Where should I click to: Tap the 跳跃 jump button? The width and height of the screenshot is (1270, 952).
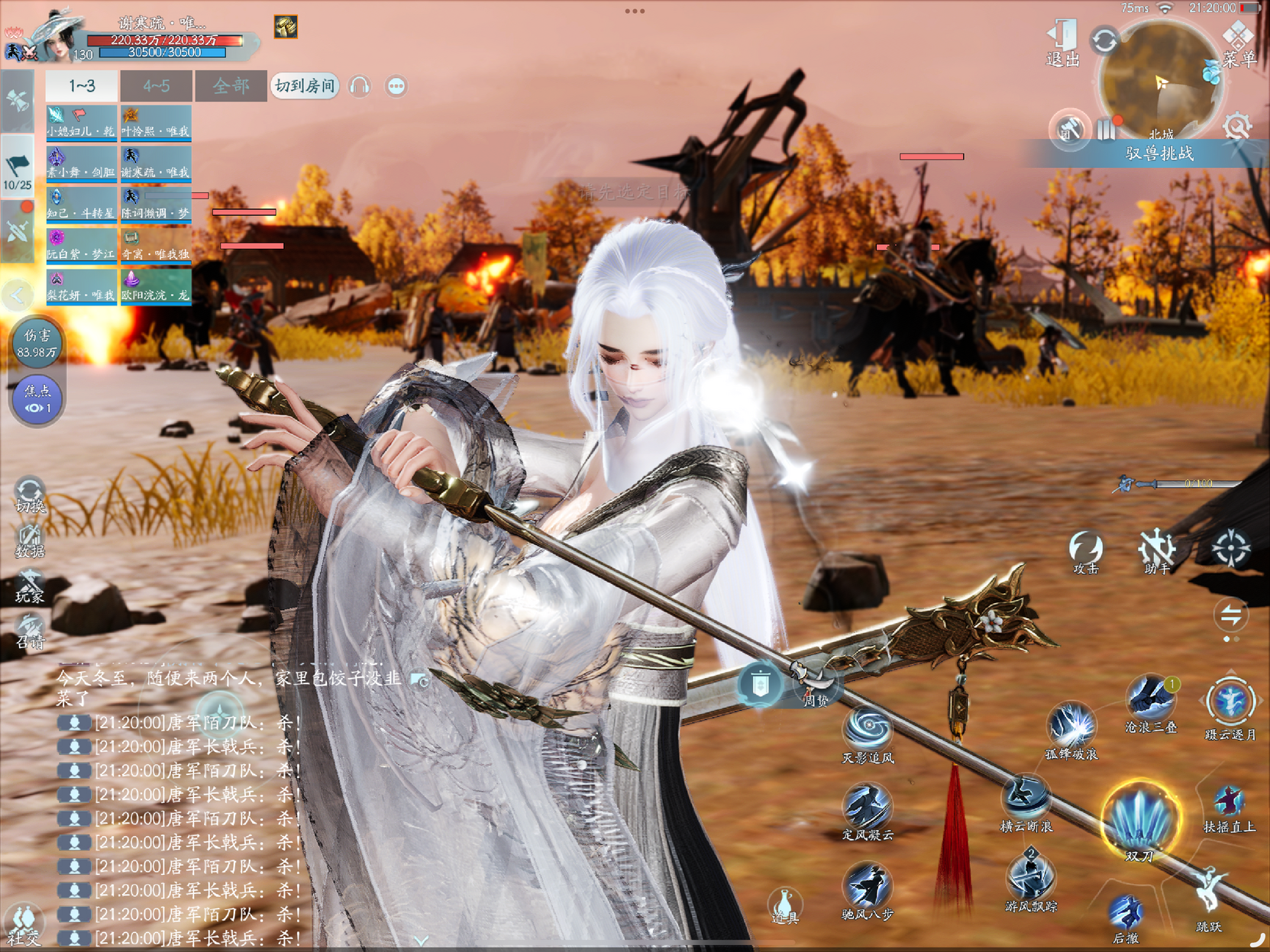pos(1209,897)
